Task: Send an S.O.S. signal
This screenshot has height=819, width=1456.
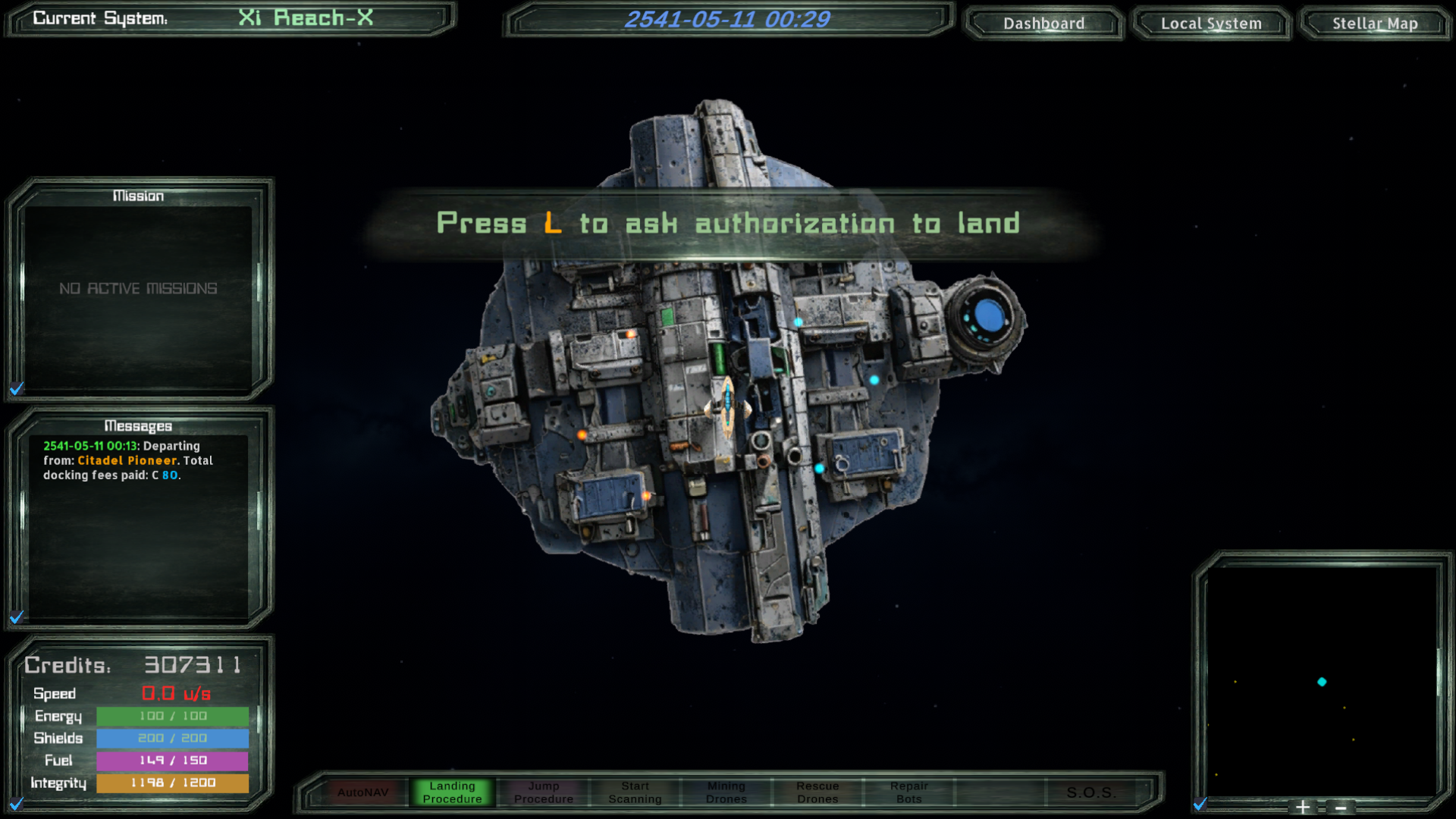Action: [1090, 792]
